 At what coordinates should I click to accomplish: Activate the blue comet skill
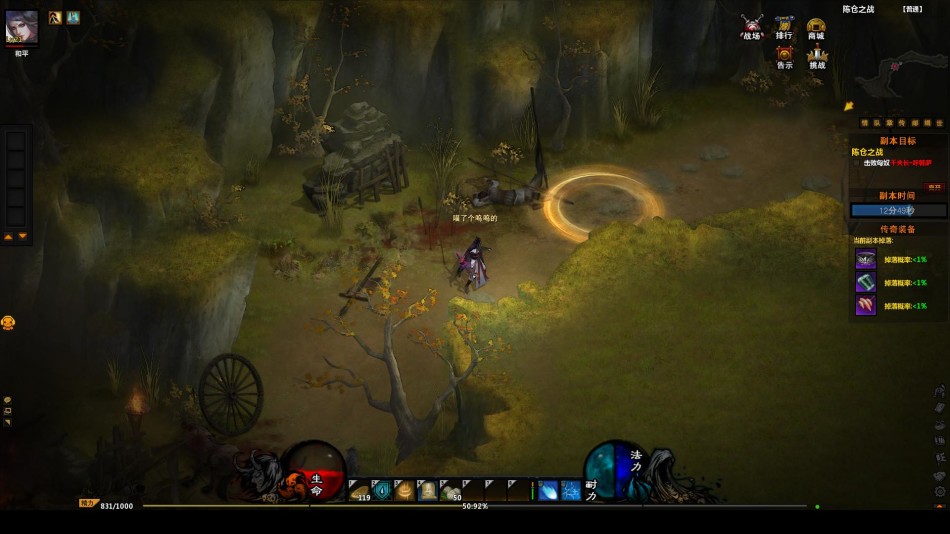(x=549, y=490)
